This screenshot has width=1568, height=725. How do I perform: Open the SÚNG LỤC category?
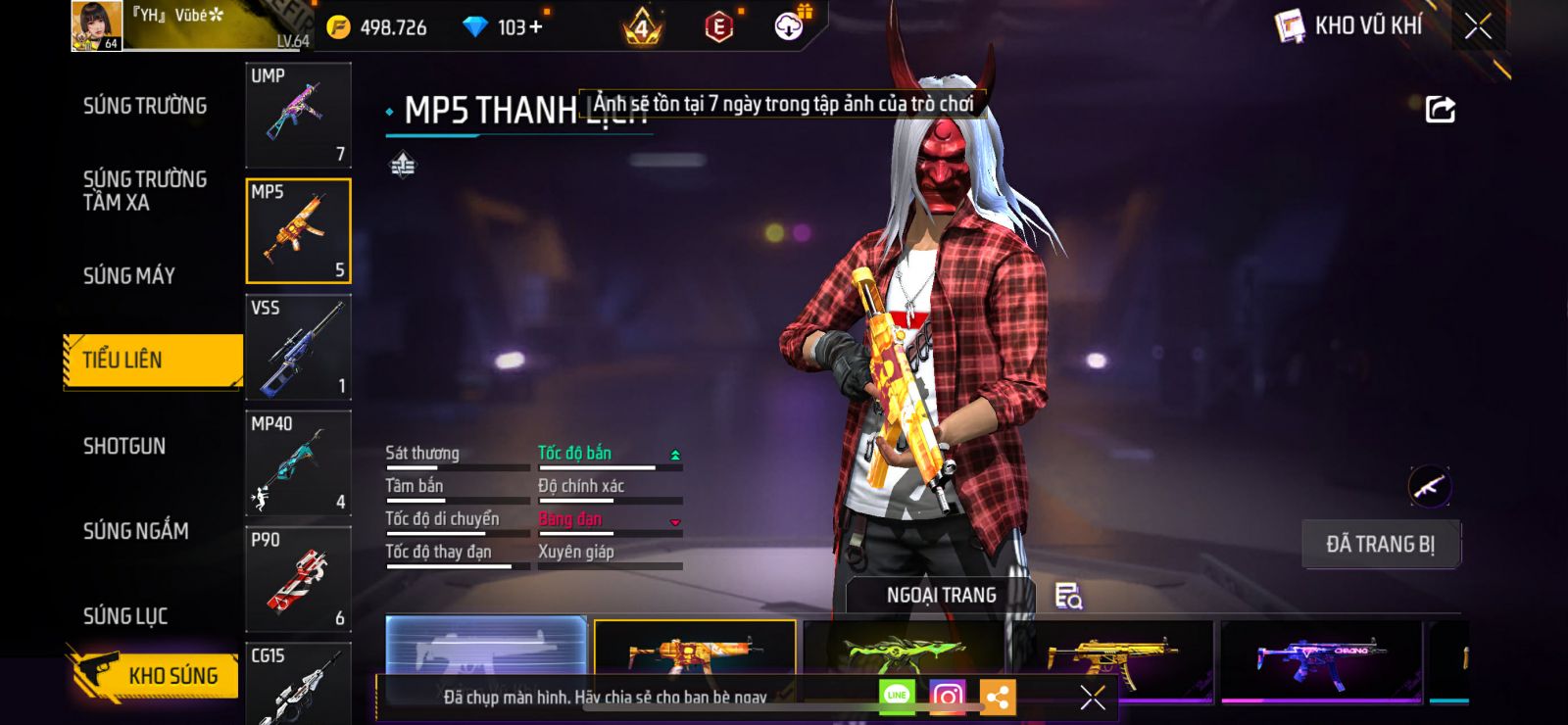(x=125, y=616)
